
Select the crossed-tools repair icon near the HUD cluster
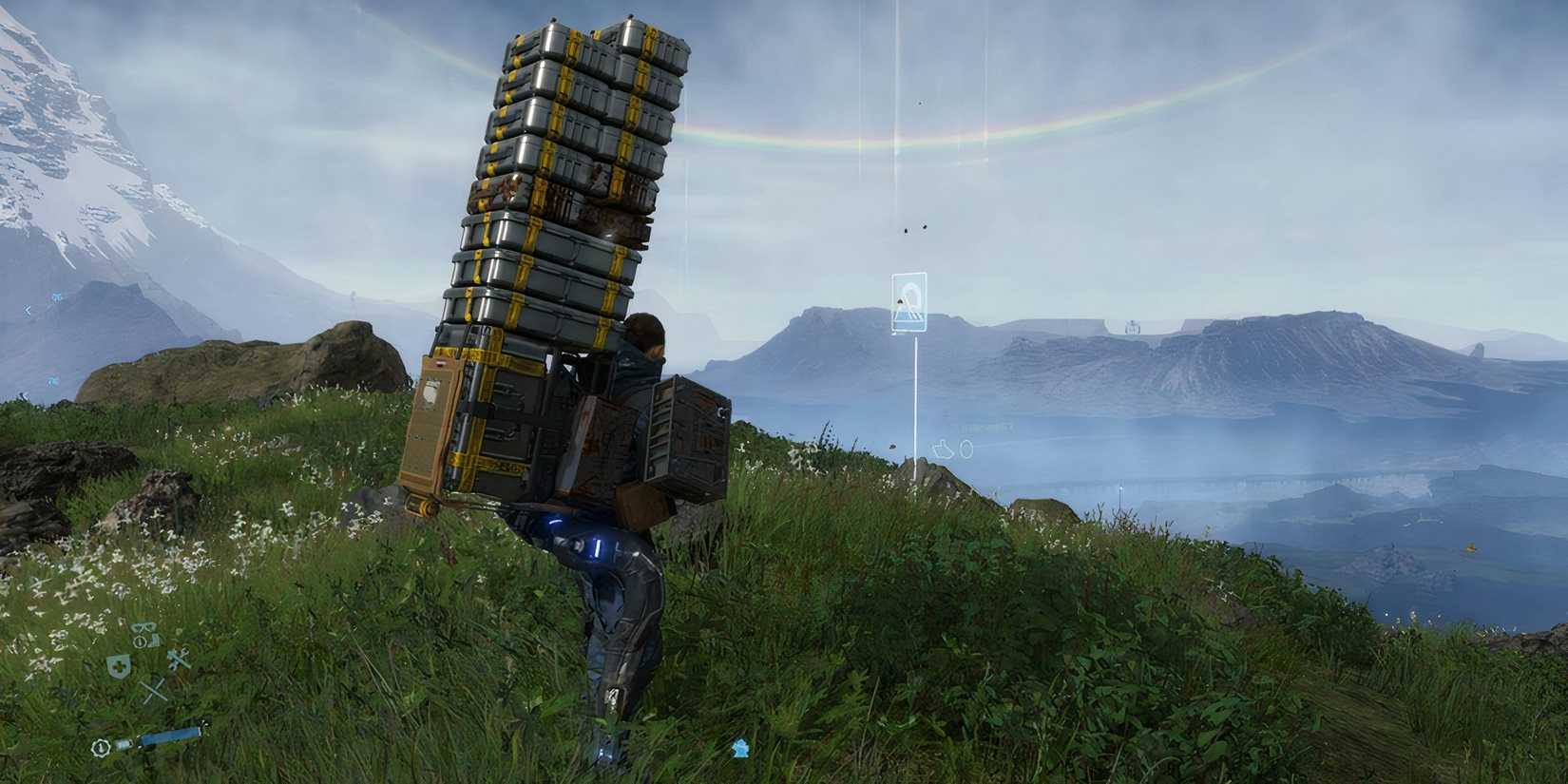click(179, 659)
